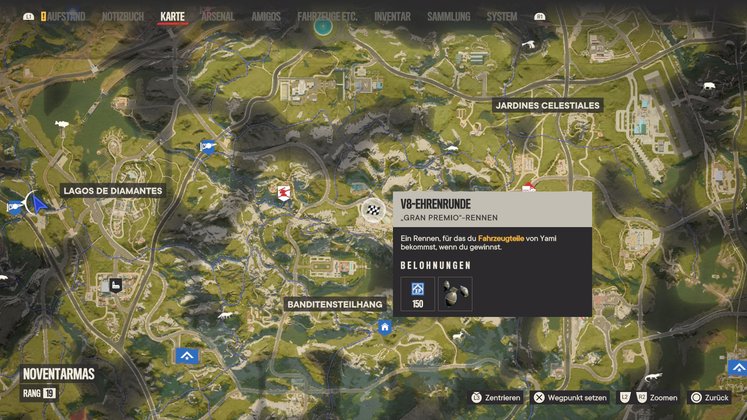The width and height of the screenshot is (747, 420).
Task: Open the Inventar tab
Action: (x=392, y=16)
